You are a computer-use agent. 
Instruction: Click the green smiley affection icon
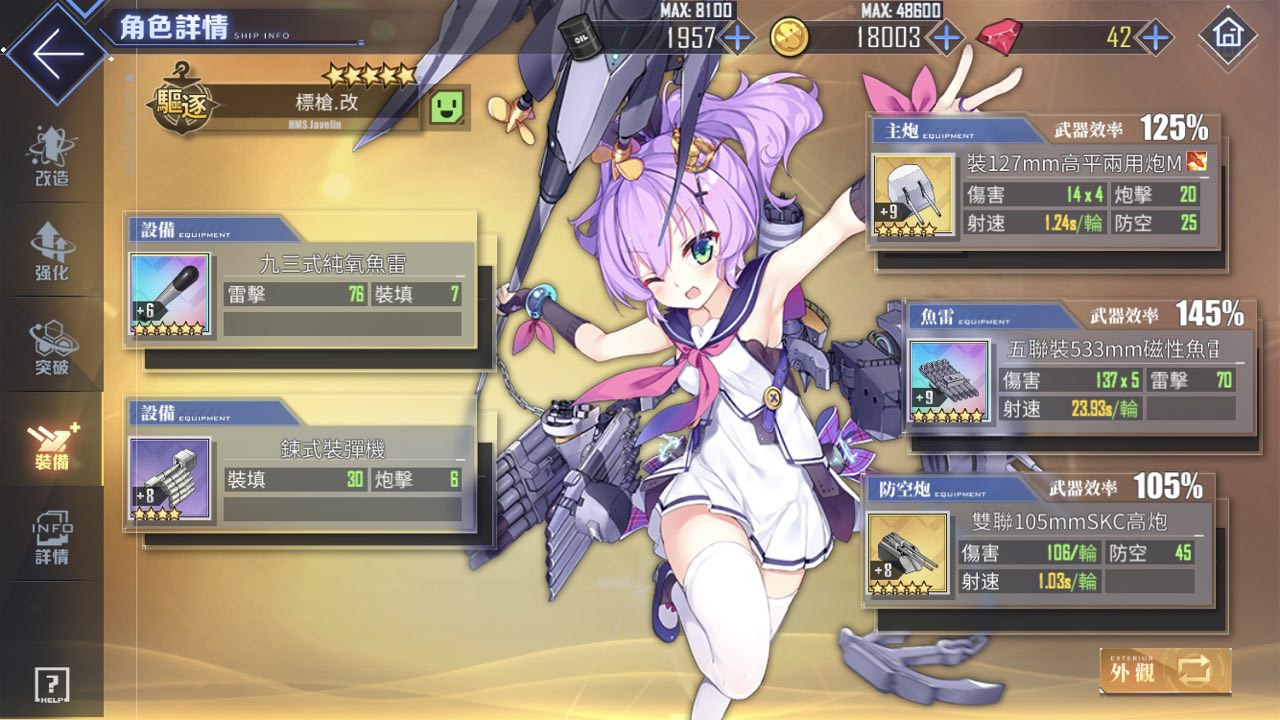[x=450, y=106]
